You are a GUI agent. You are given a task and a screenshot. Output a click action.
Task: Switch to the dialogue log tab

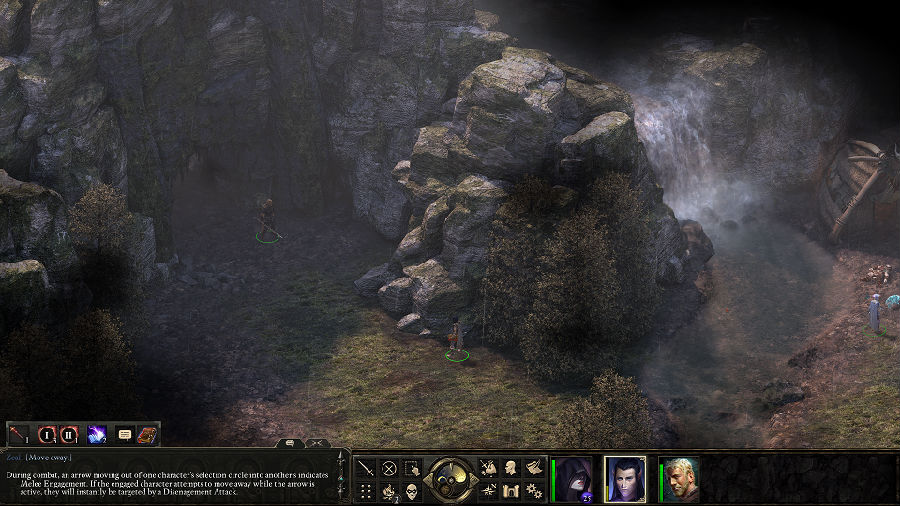pos(289,442)
